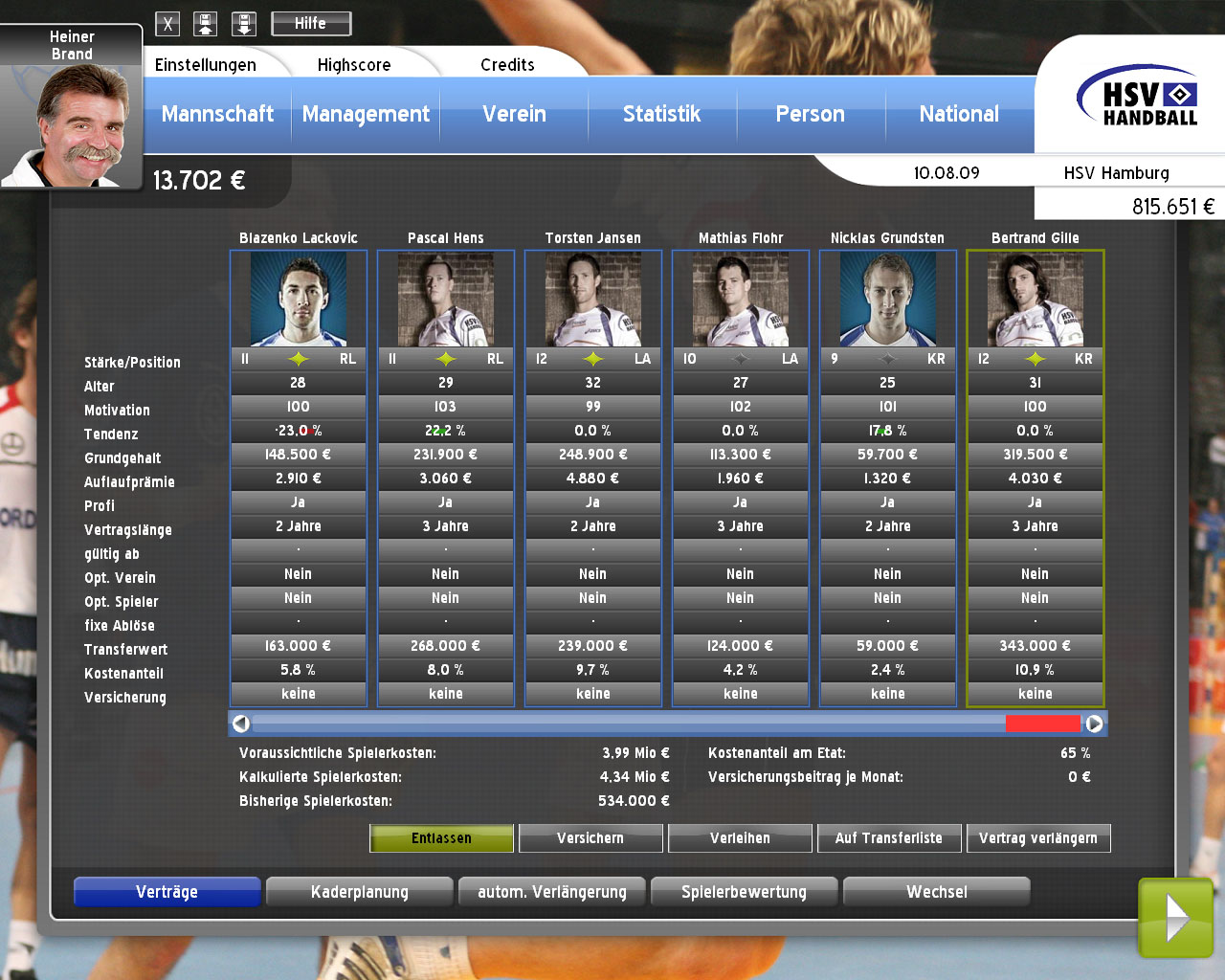Viewport: 1225px width, 980px height.
Task: View the Highscore tab
Action: click(x=354, y=65)
